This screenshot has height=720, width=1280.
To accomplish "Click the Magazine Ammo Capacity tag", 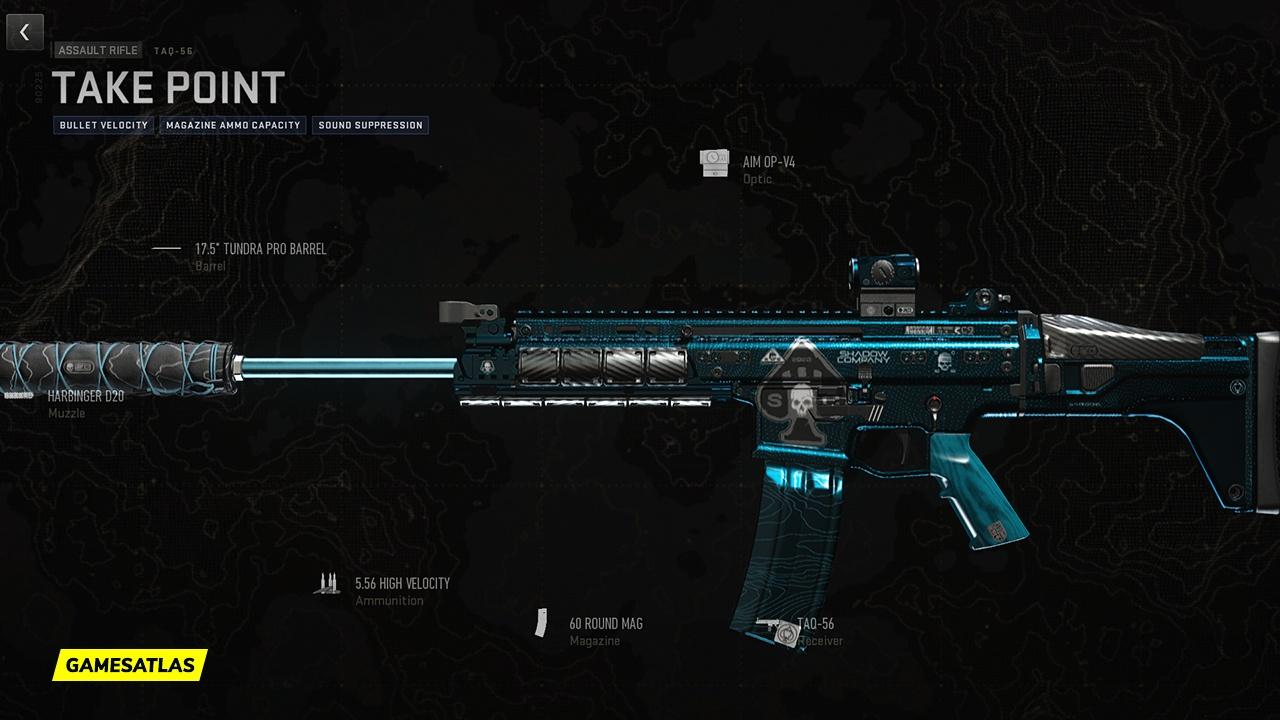I will pos(233,125).
